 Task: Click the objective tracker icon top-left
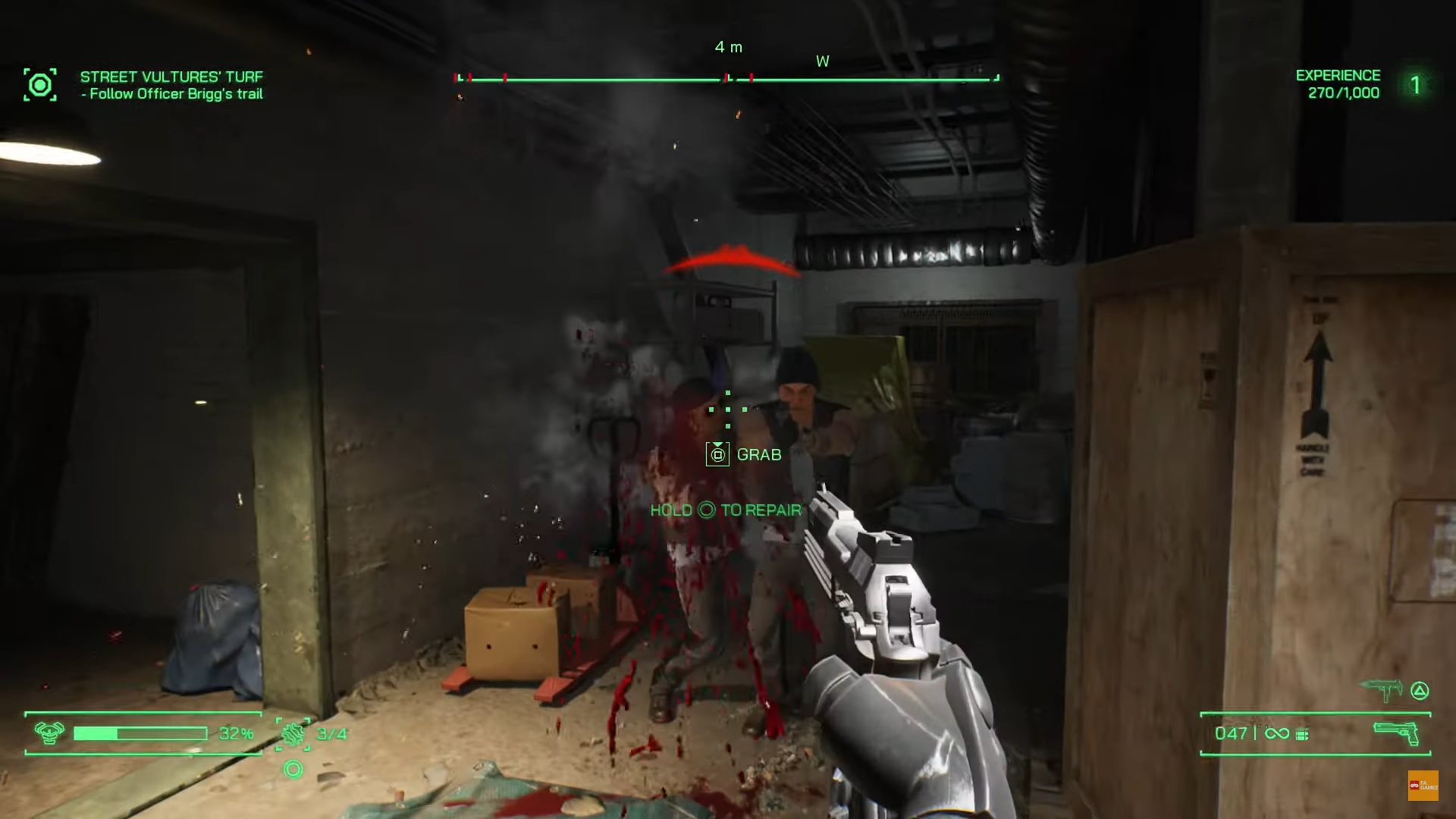(x=40, y=85)
